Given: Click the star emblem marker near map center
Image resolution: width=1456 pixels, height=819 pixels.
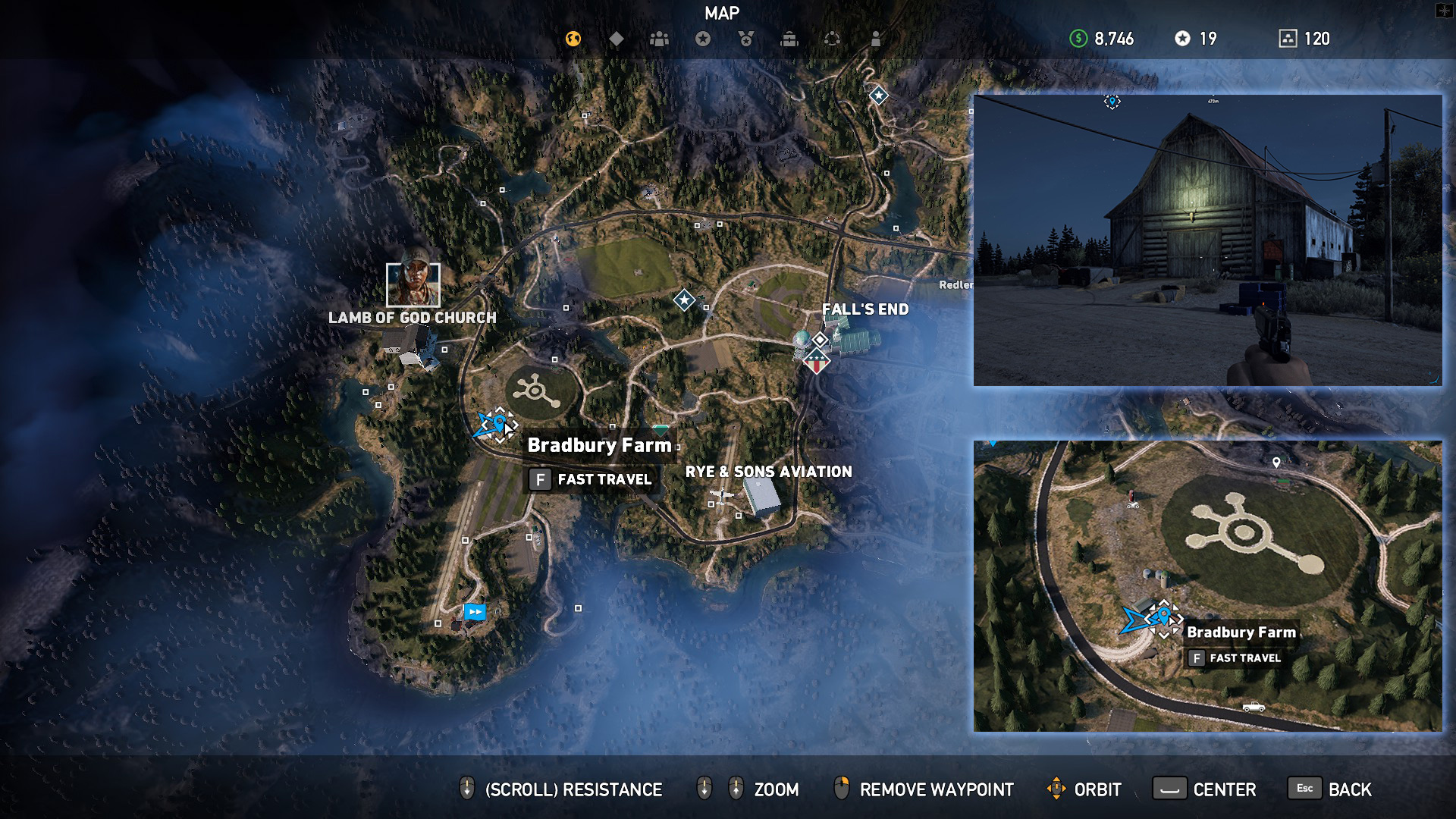Looking at the screenshot, I should 683,301.
